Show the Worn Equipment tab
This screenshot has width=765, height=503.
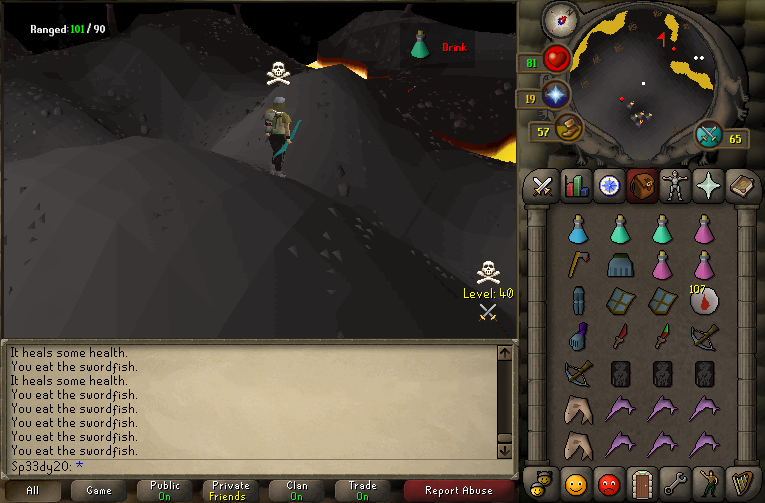coord(675,186)
